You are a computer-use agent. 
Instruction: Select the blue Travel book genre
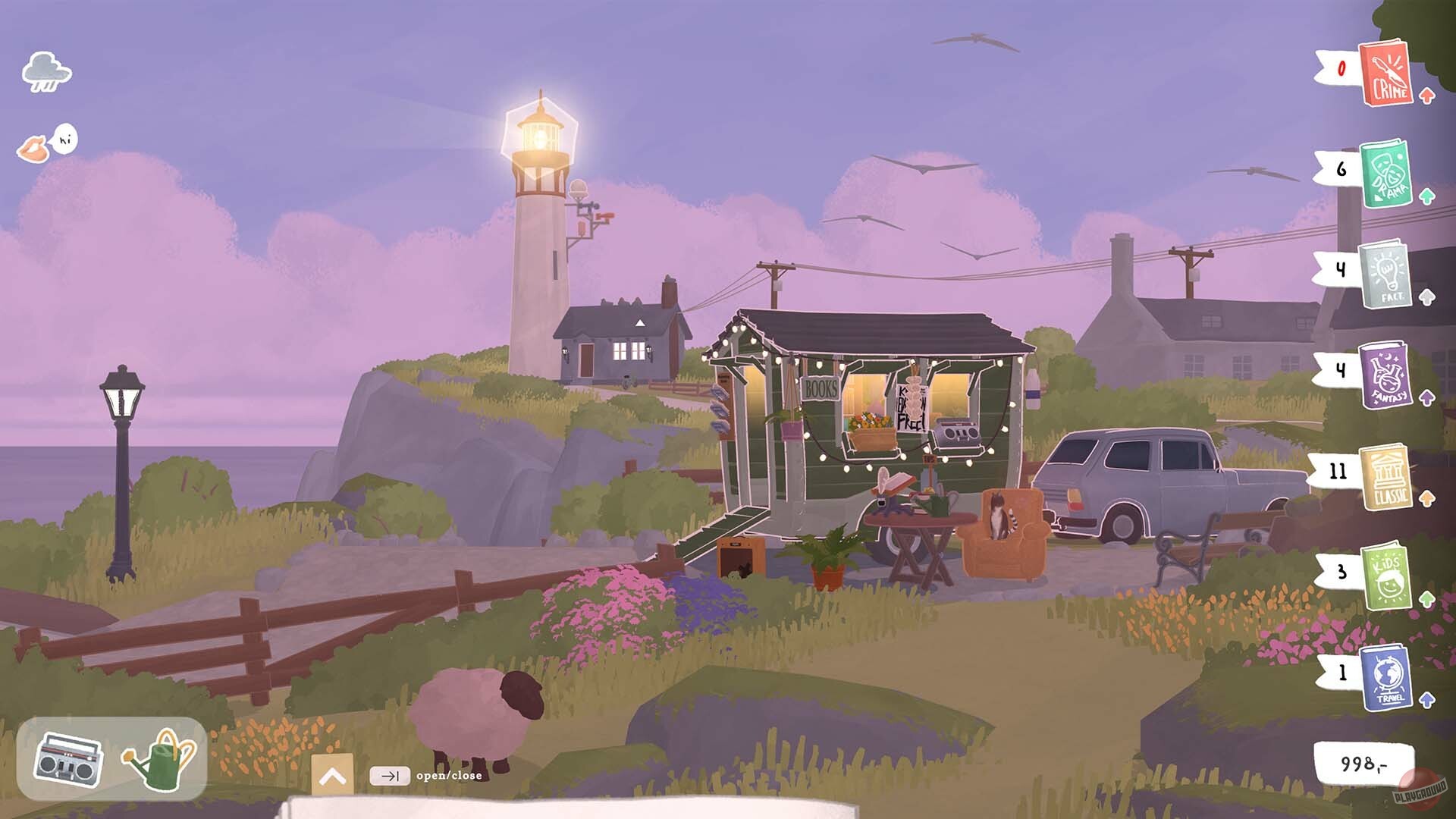1385,676
